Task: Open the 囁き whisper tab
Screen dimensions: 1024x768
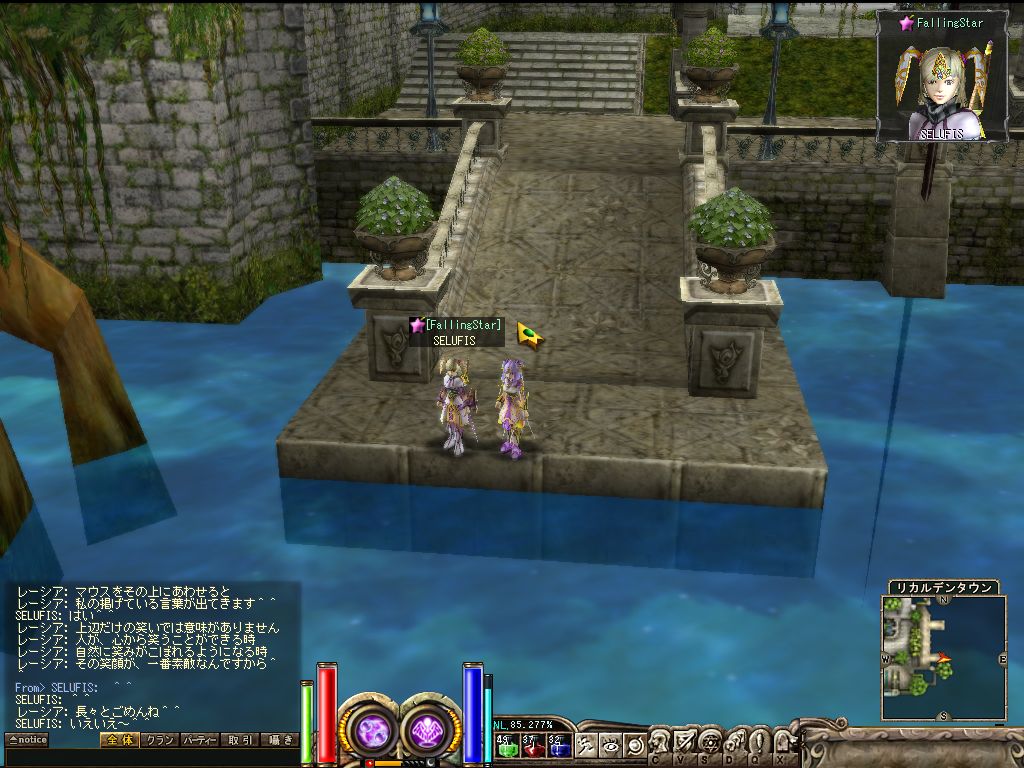Action: [x=279, y=740]
